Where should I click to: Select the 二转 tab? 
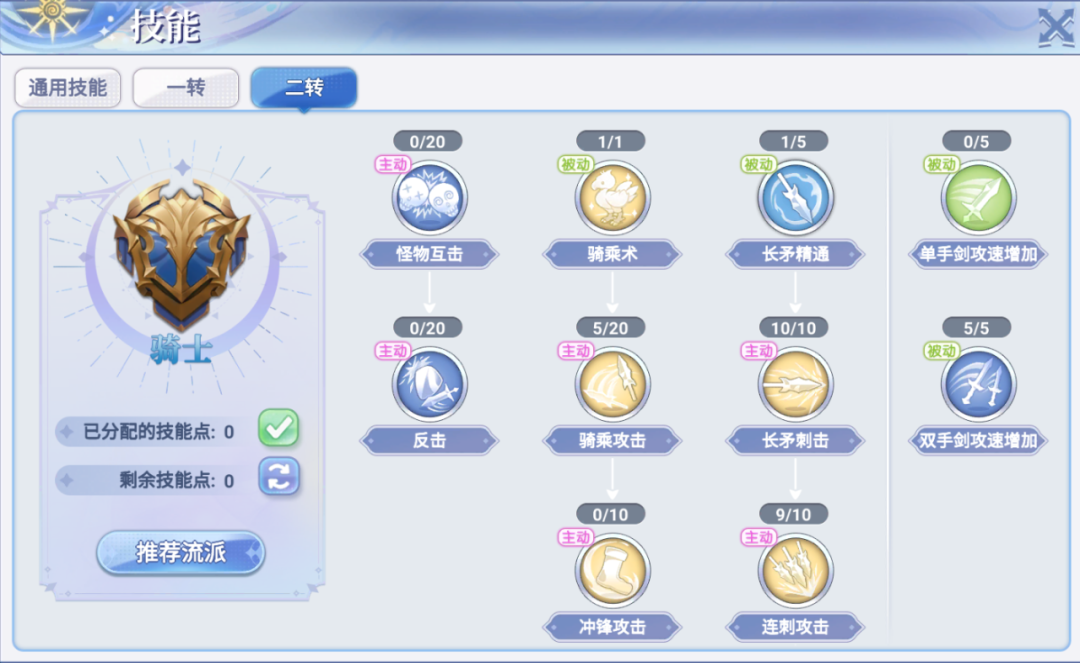(x=303, y=88)
